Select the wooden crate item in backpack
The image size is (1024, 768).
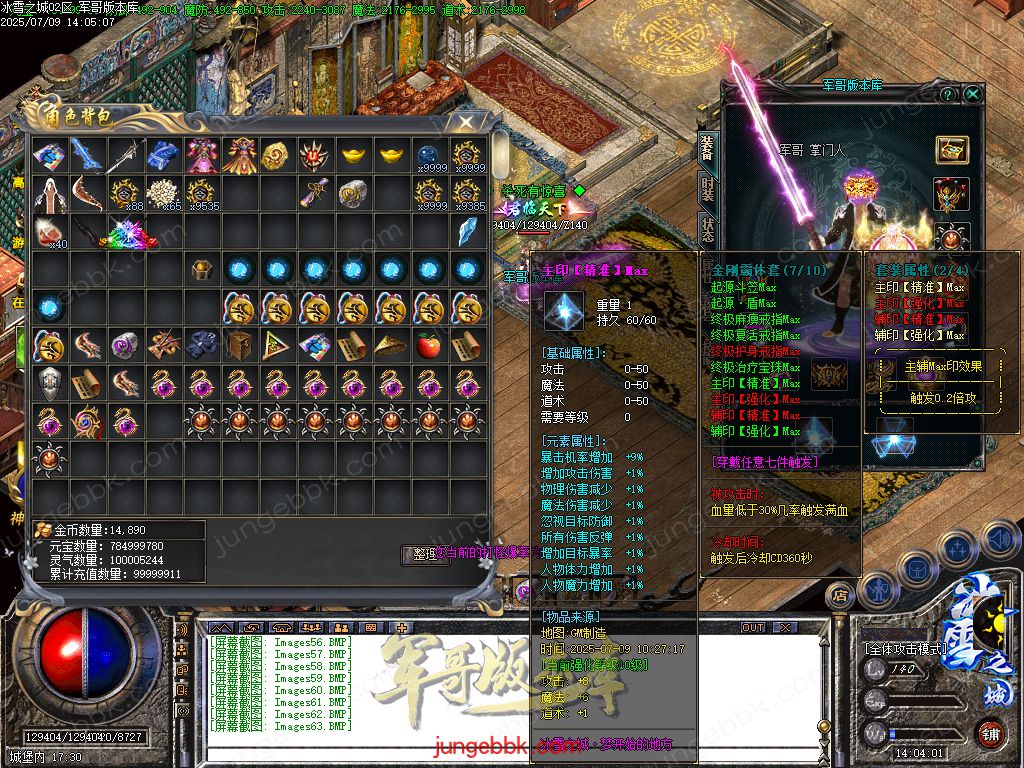point(239,346)
